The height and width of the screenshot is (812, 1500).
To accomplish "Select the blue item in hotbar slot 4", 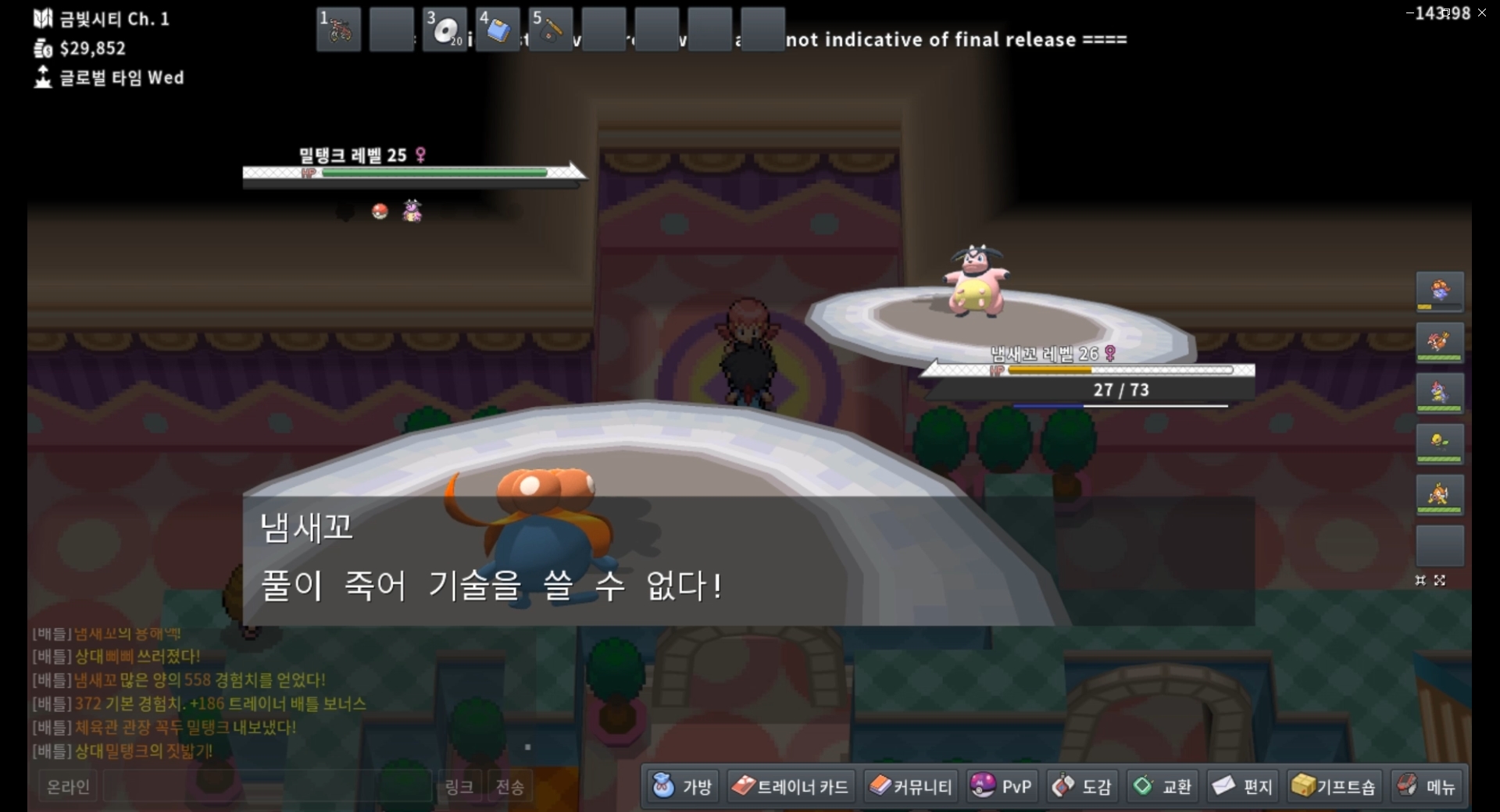I will [498, 30].
